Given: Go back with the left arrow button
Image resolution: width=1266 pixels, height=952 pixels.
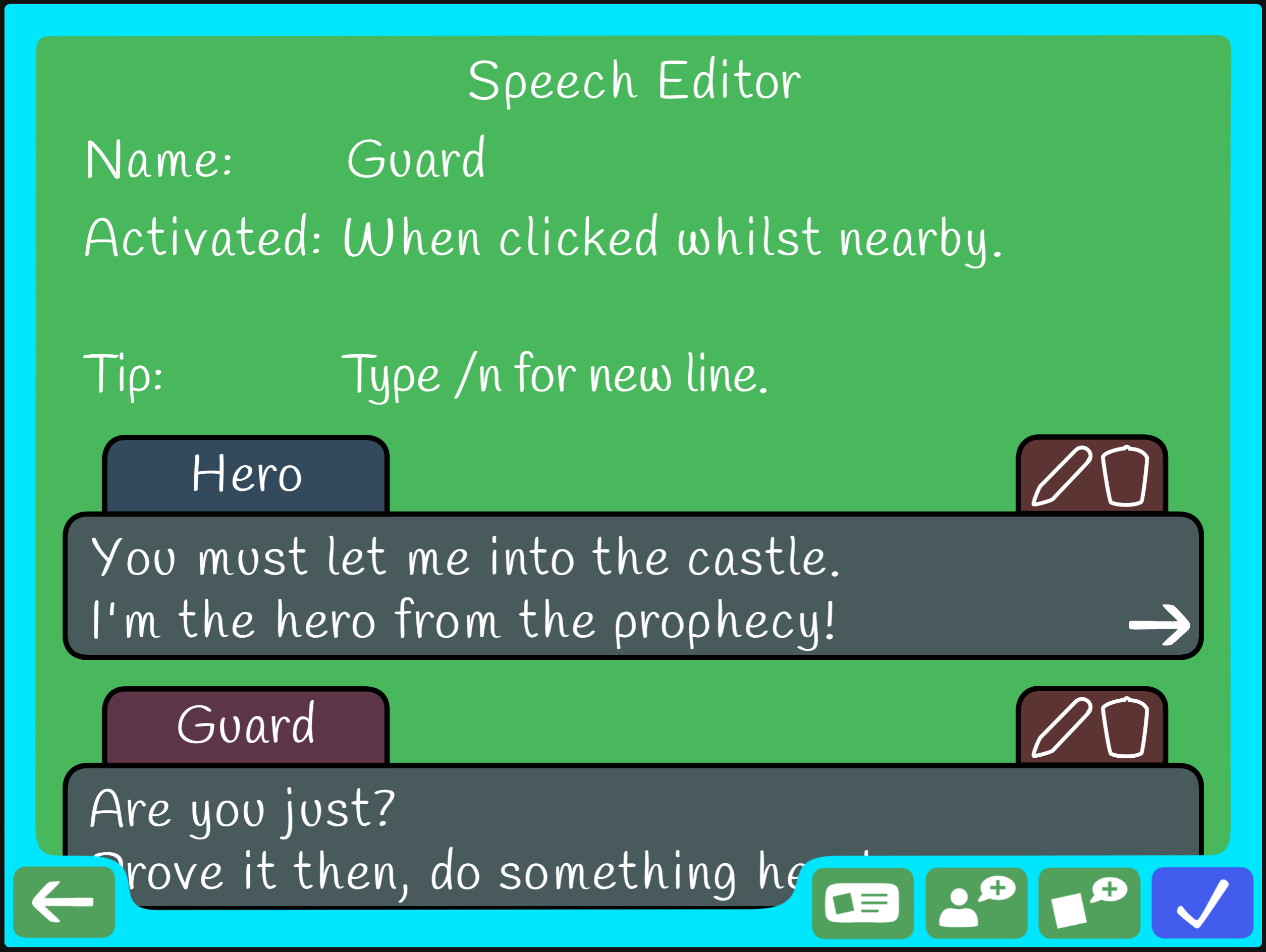Looking at the screenshot, I should click(64, 902).
